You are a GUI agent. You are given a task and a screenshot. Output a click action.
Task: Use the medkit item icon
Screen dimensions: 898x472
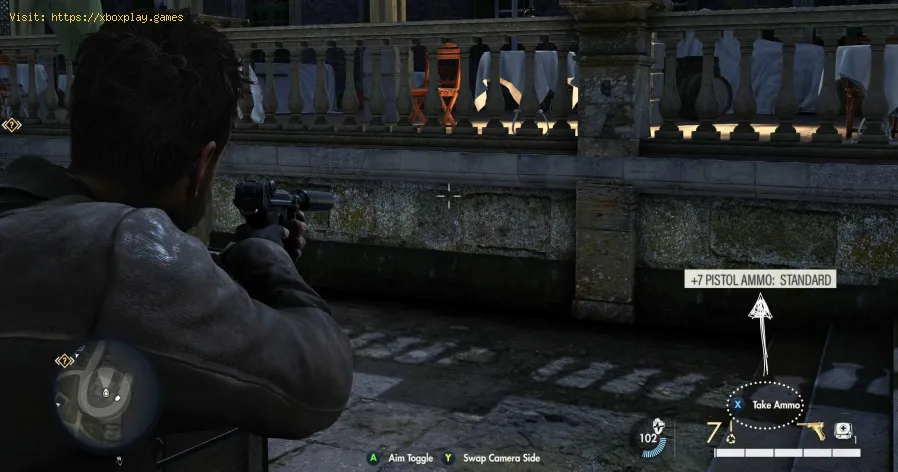(843, 432)
